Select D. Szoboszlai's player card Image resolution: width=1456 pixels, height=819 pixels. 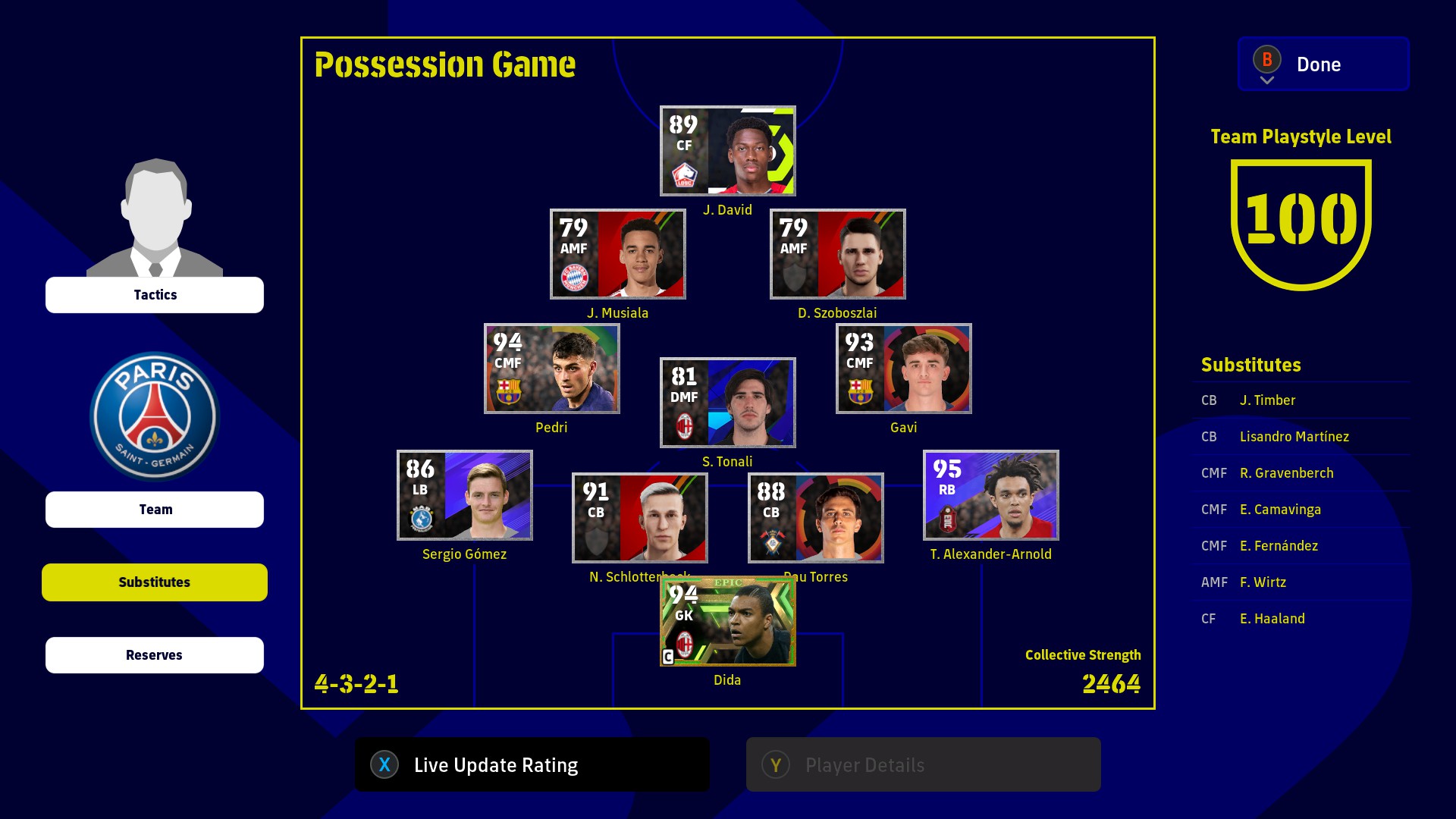[x=837, y=254]
